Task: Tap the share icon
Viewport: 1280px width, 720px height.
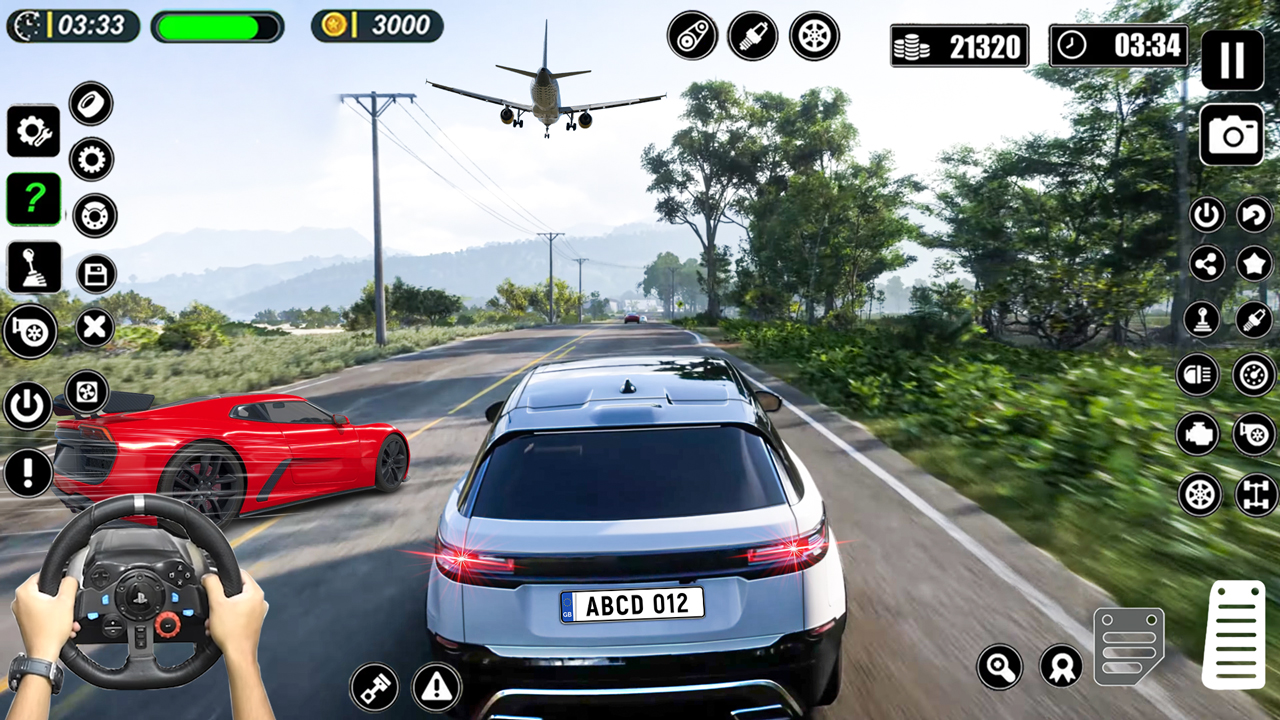Action: pos(1207,264)
